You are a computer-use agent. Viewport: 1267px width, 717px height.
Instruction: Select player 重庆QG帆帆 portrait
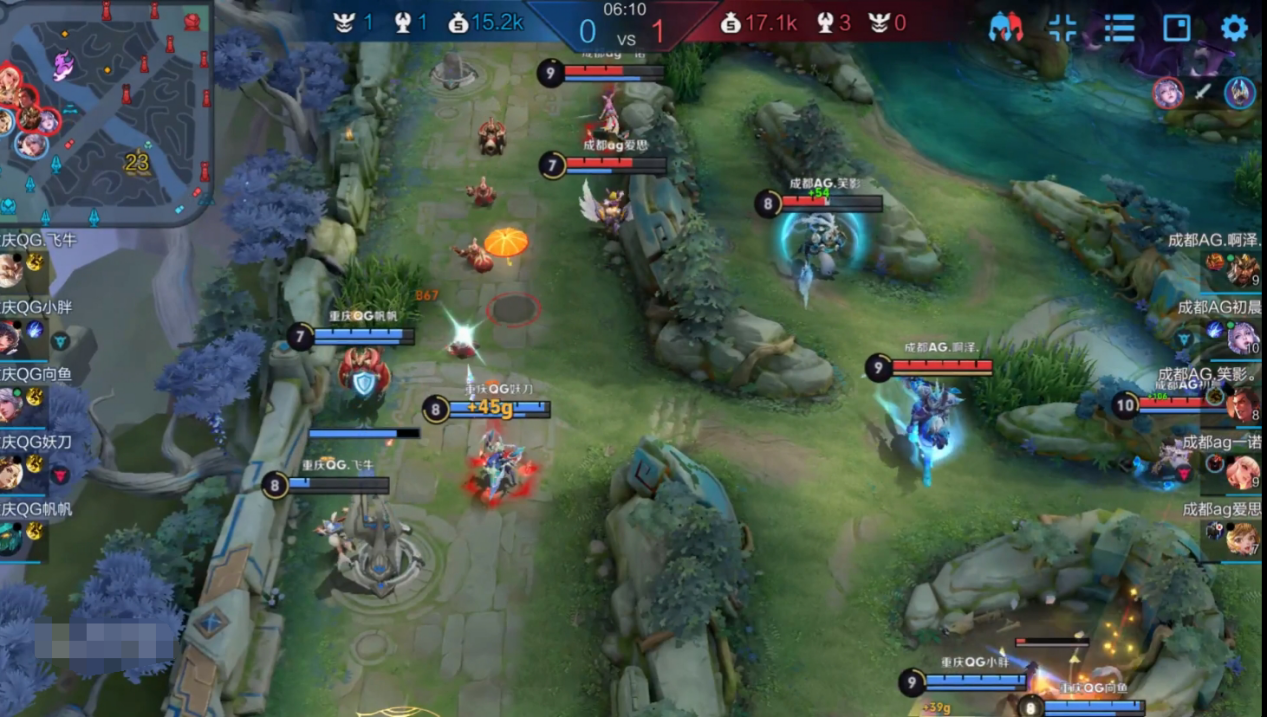tap(10, 538)
